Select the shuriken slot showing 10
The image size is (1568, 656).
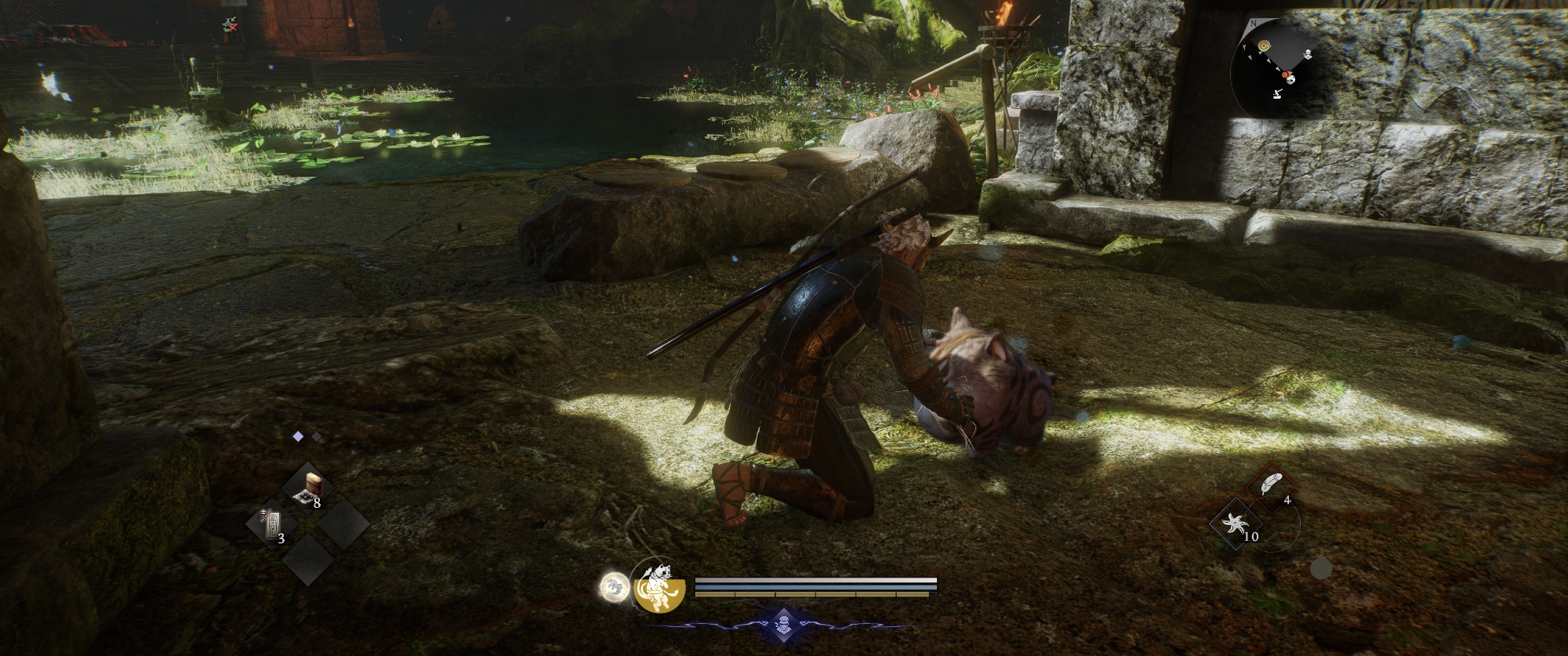(1238, 524)
